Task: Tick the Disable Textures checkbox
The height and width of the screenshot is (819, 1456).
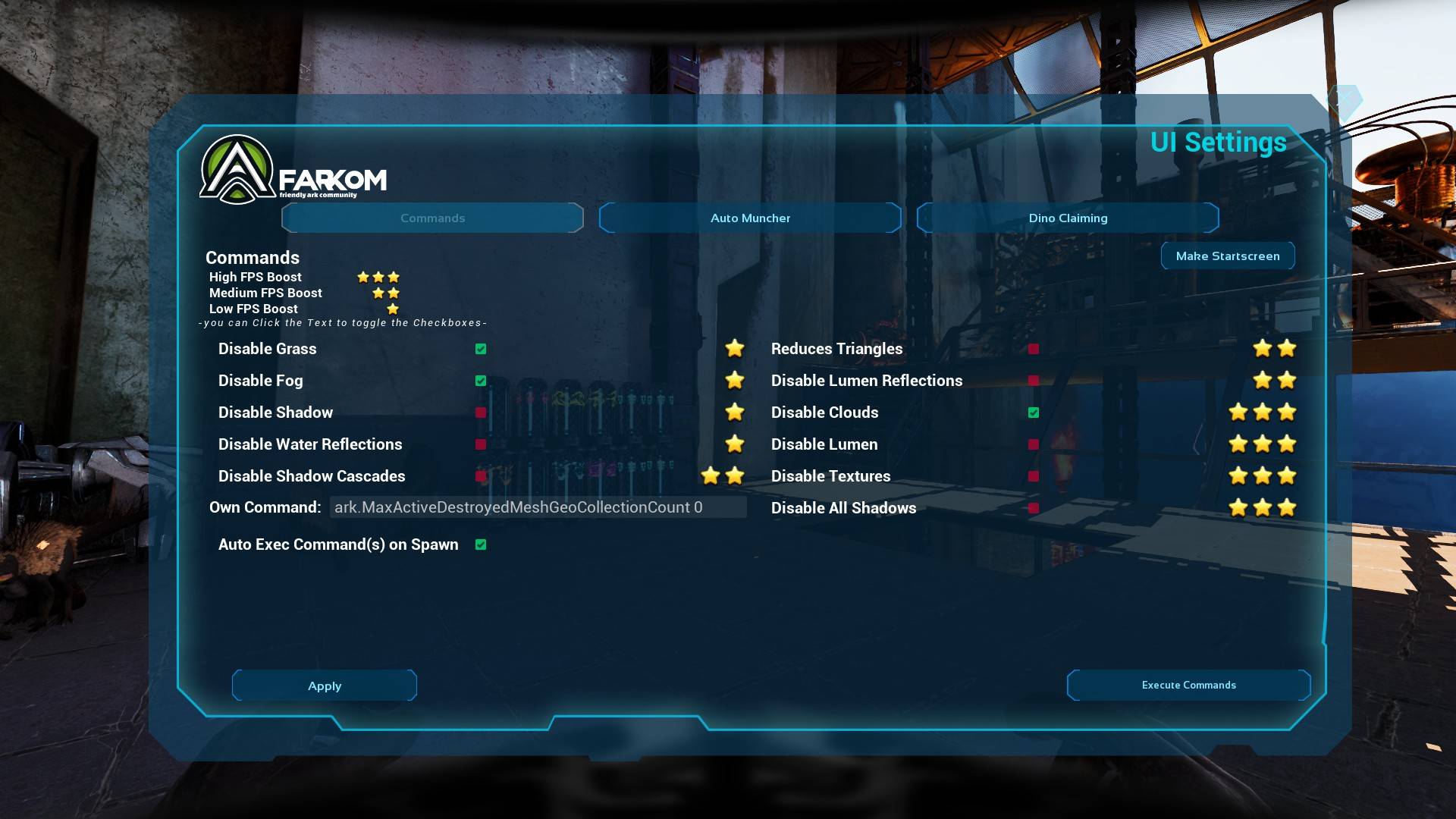Action: point(1034,476)
